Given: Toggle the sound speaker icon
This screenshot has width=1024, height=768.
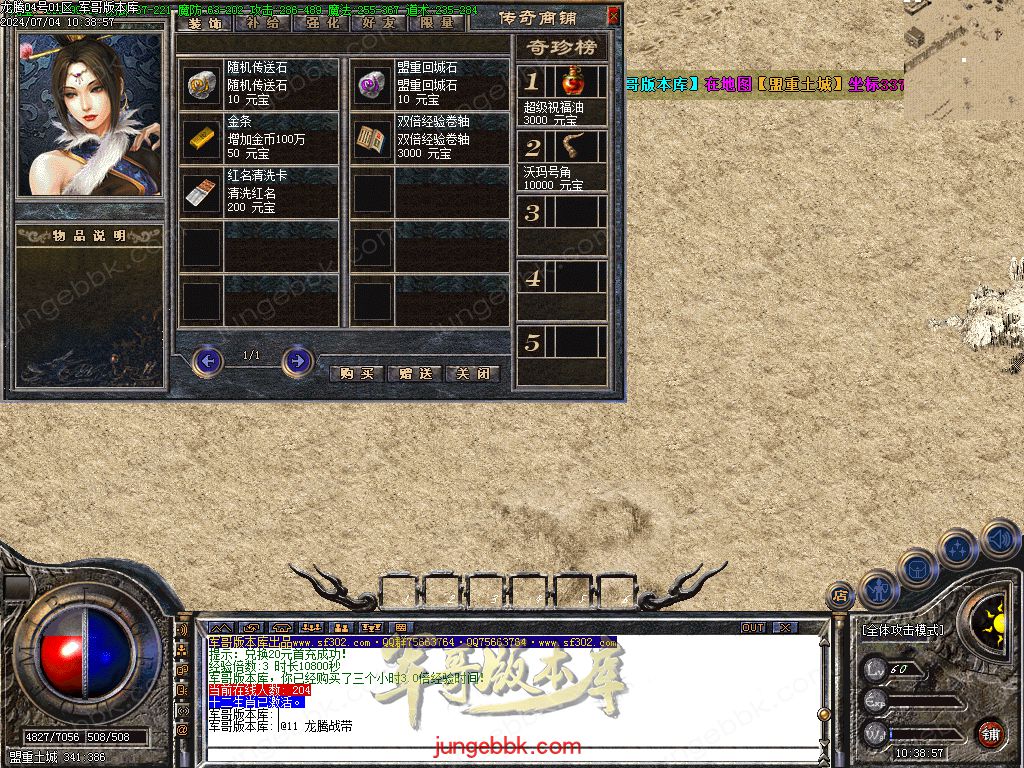Looking at the screenshot, I should (x=1000, y=538).
